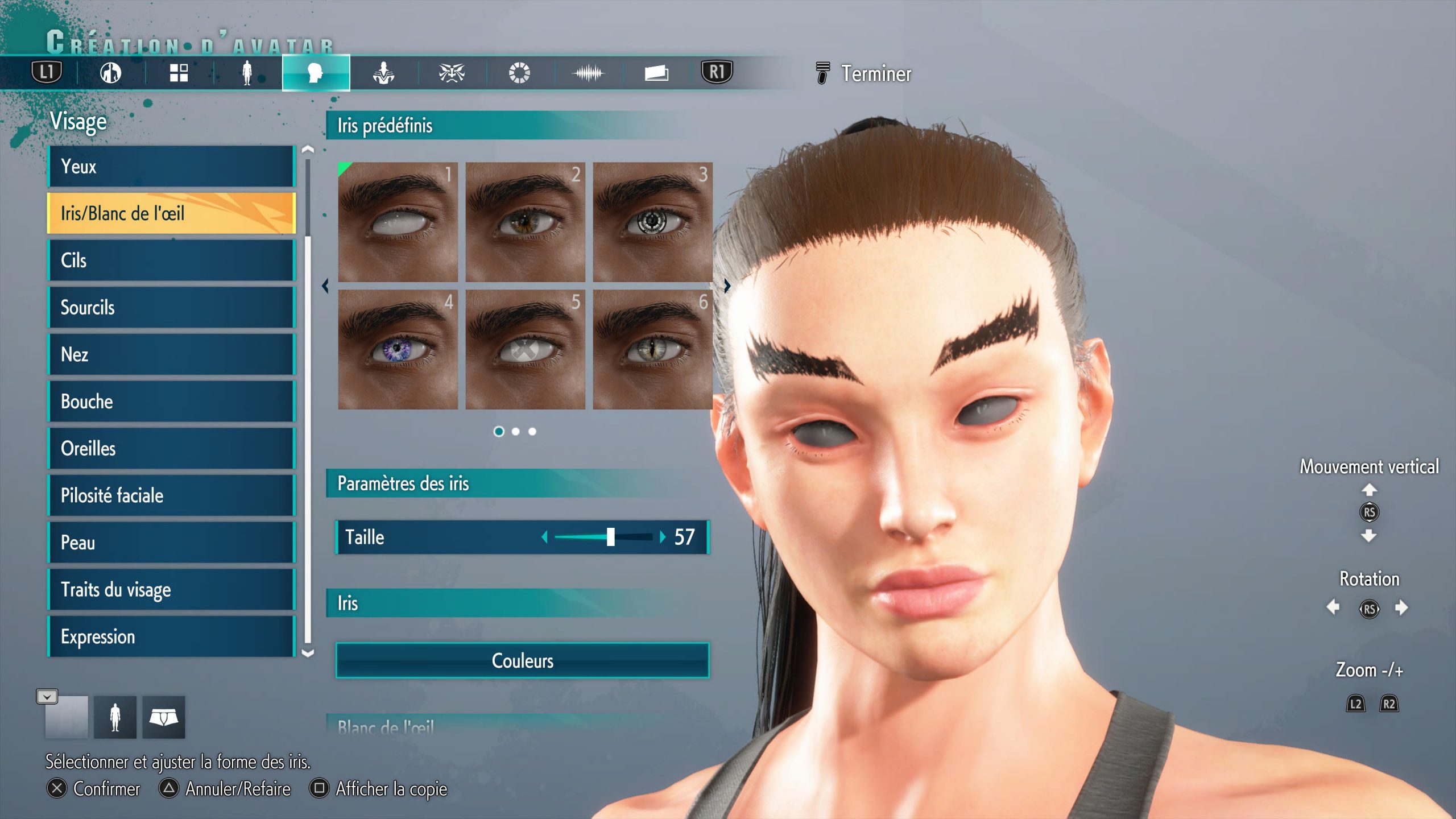Adjust the Taille iris size slider

coord(610,537)
